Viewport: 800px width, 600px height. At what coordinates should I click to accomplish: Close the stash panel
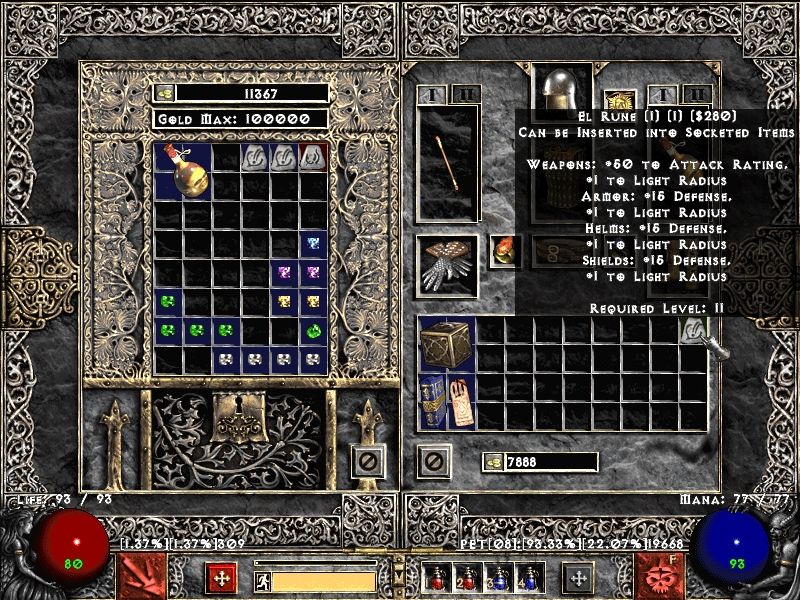click(x=368, y=461)
